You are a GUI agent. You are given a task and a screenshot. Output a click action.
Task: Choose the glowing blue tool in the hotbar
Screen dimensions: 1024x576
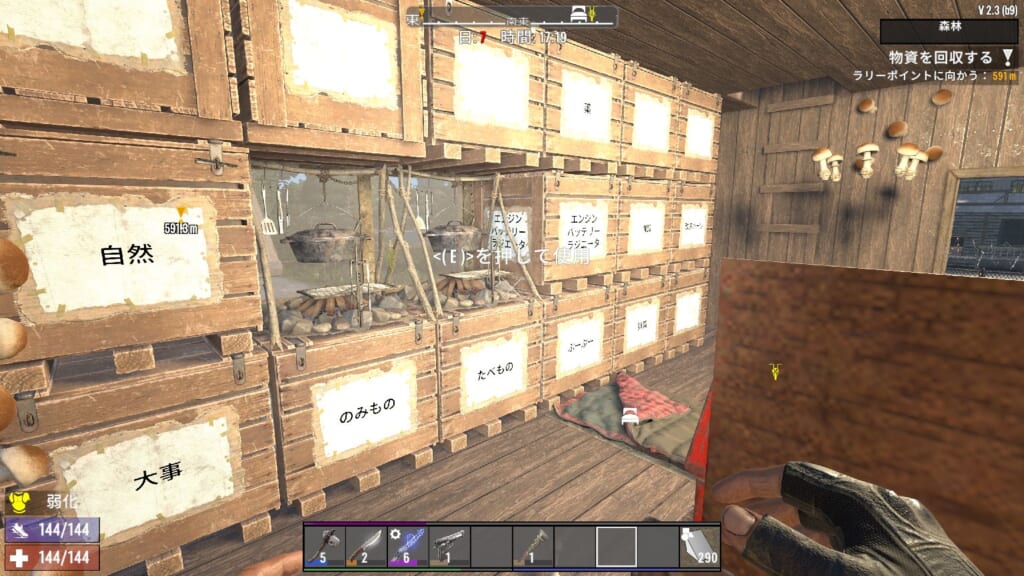pos(407,546)
